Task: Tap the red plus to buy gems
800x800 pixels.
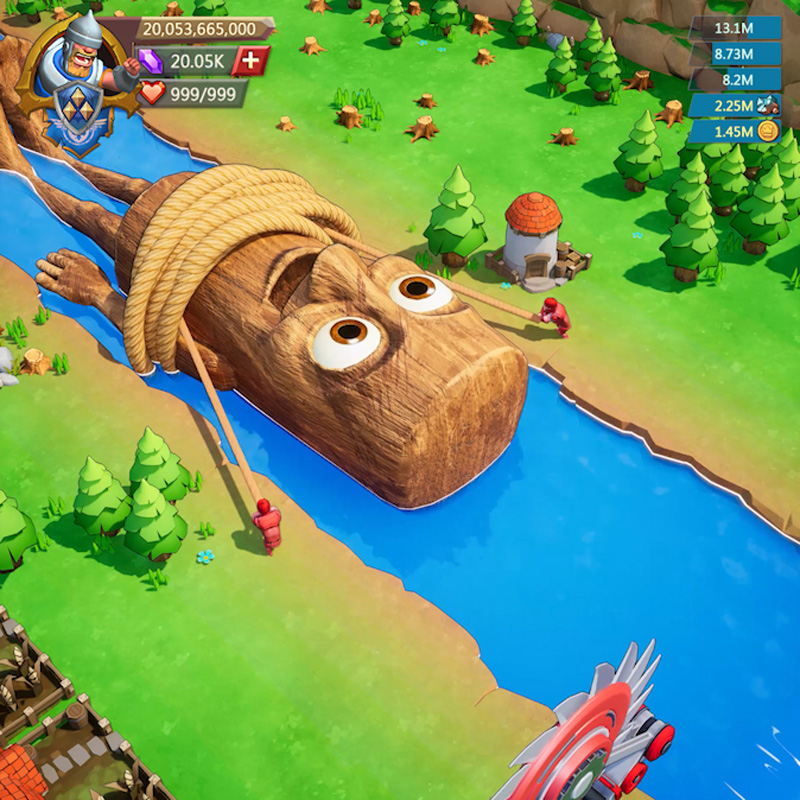Action: [250, 61]
